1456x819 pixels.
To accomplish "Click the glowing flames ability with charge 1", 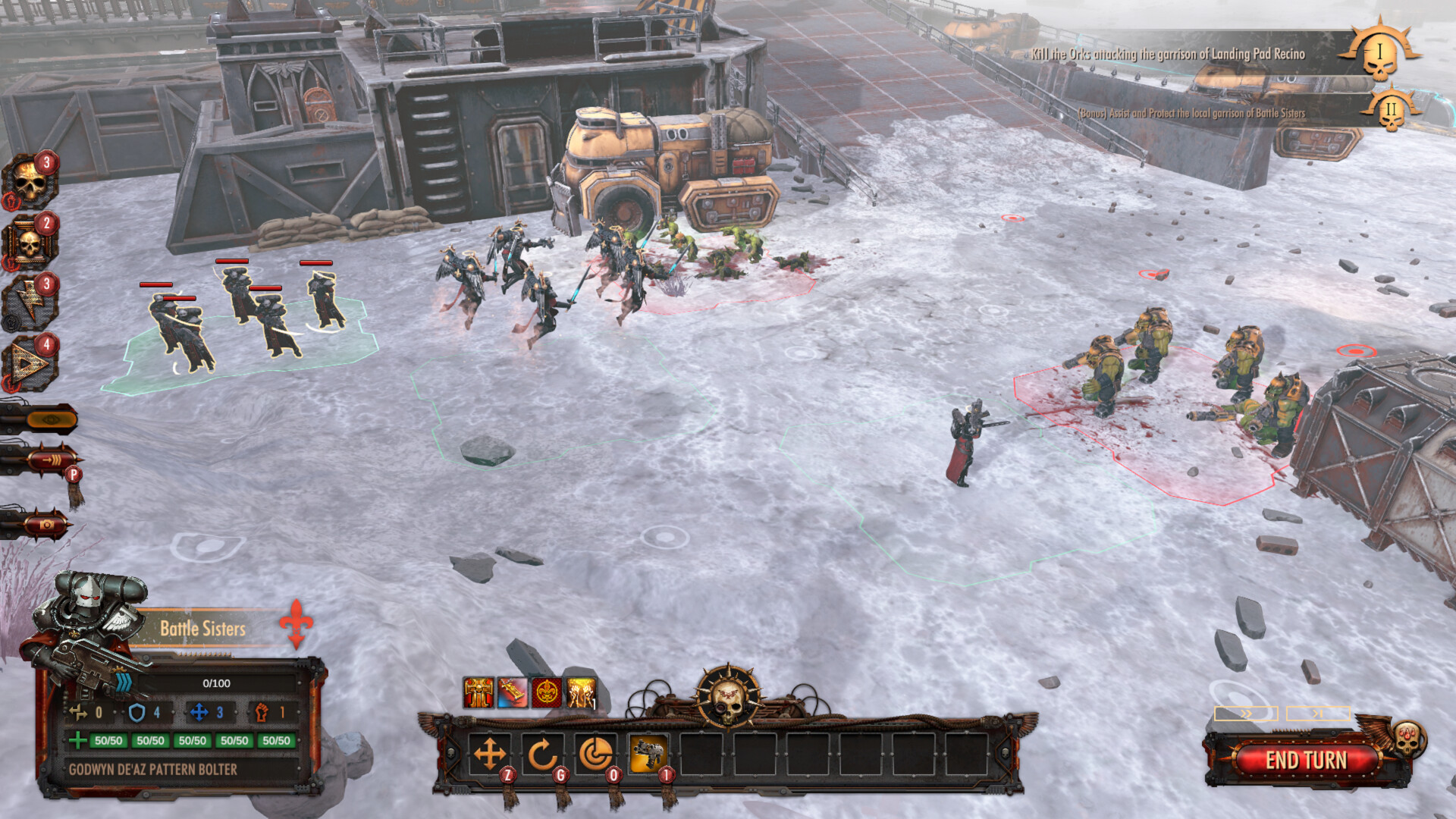I will pos(580,692).
